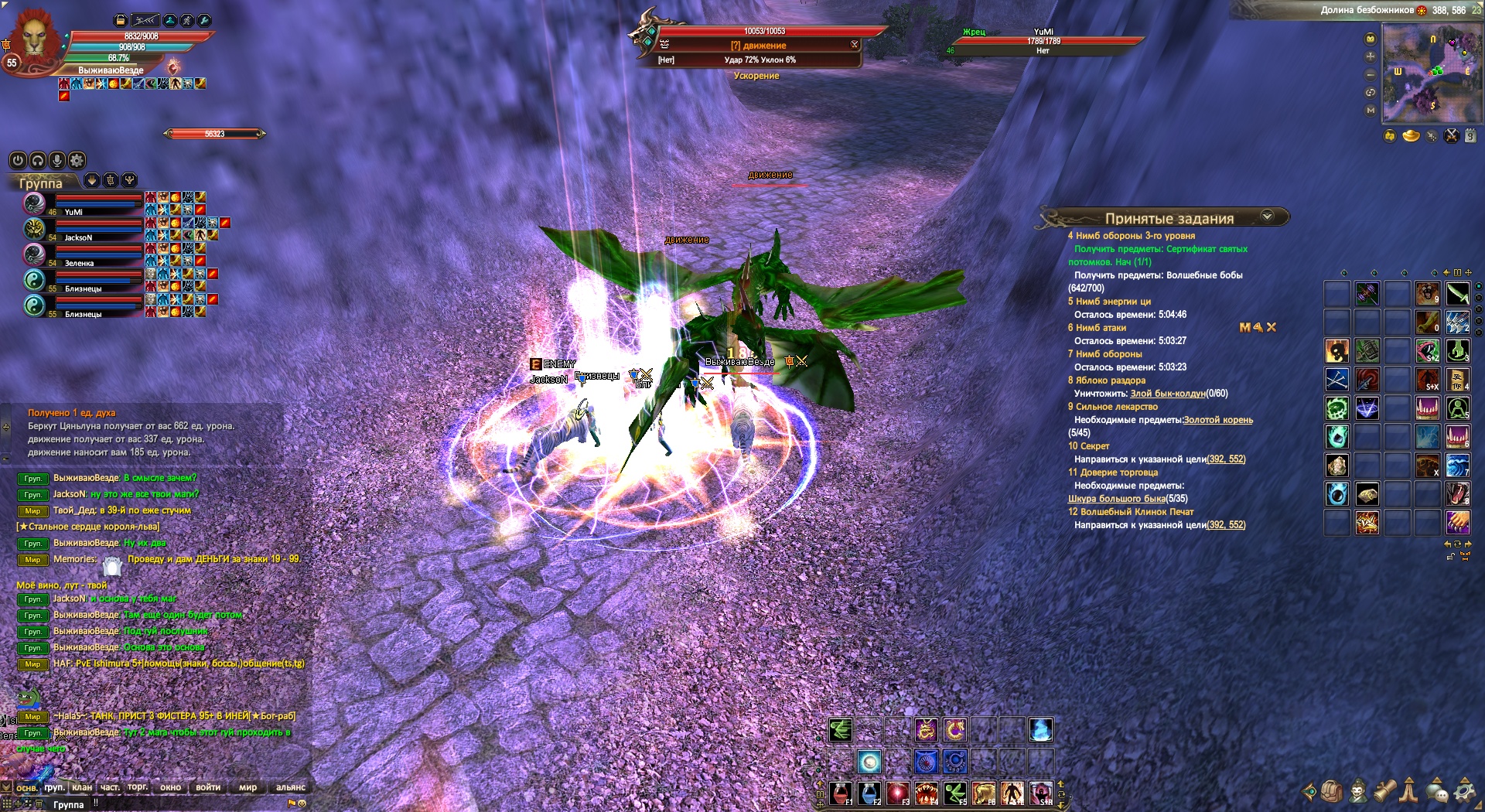Use the blue mana potion on F2
1485x812 pixels.
point(869,793)
